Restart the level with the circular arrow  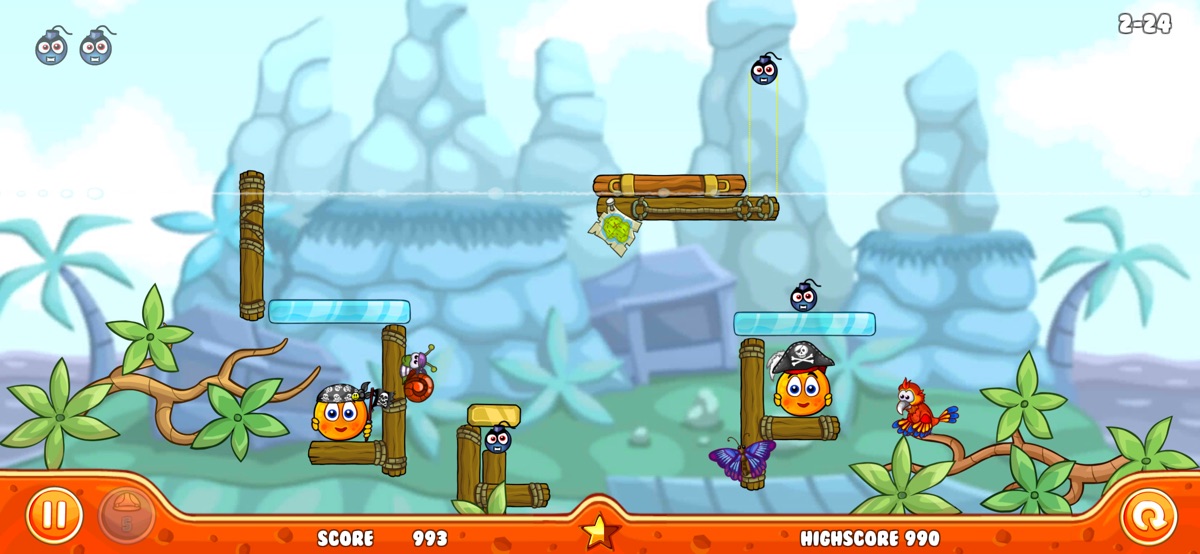point(1148,517)
